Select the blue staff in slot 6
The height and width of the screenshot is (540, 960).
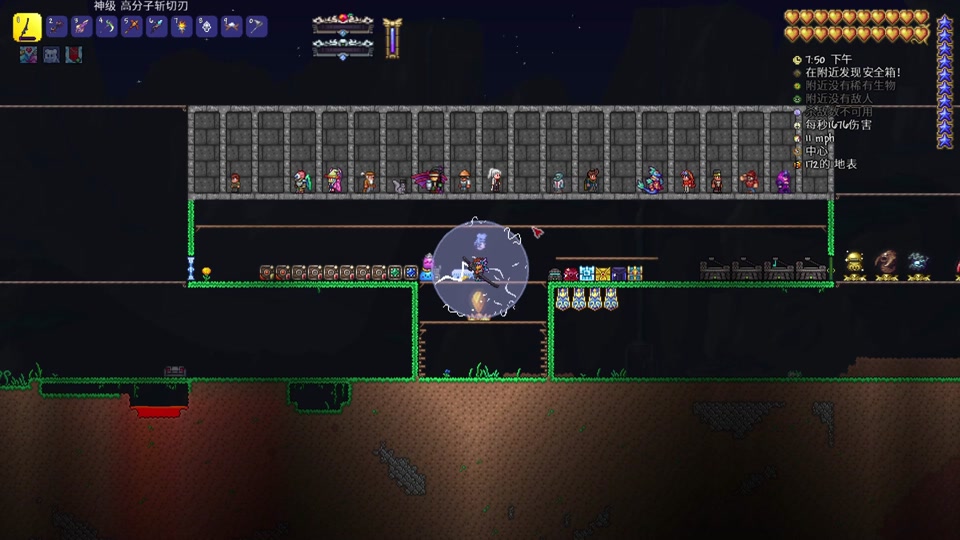(157, 27)
